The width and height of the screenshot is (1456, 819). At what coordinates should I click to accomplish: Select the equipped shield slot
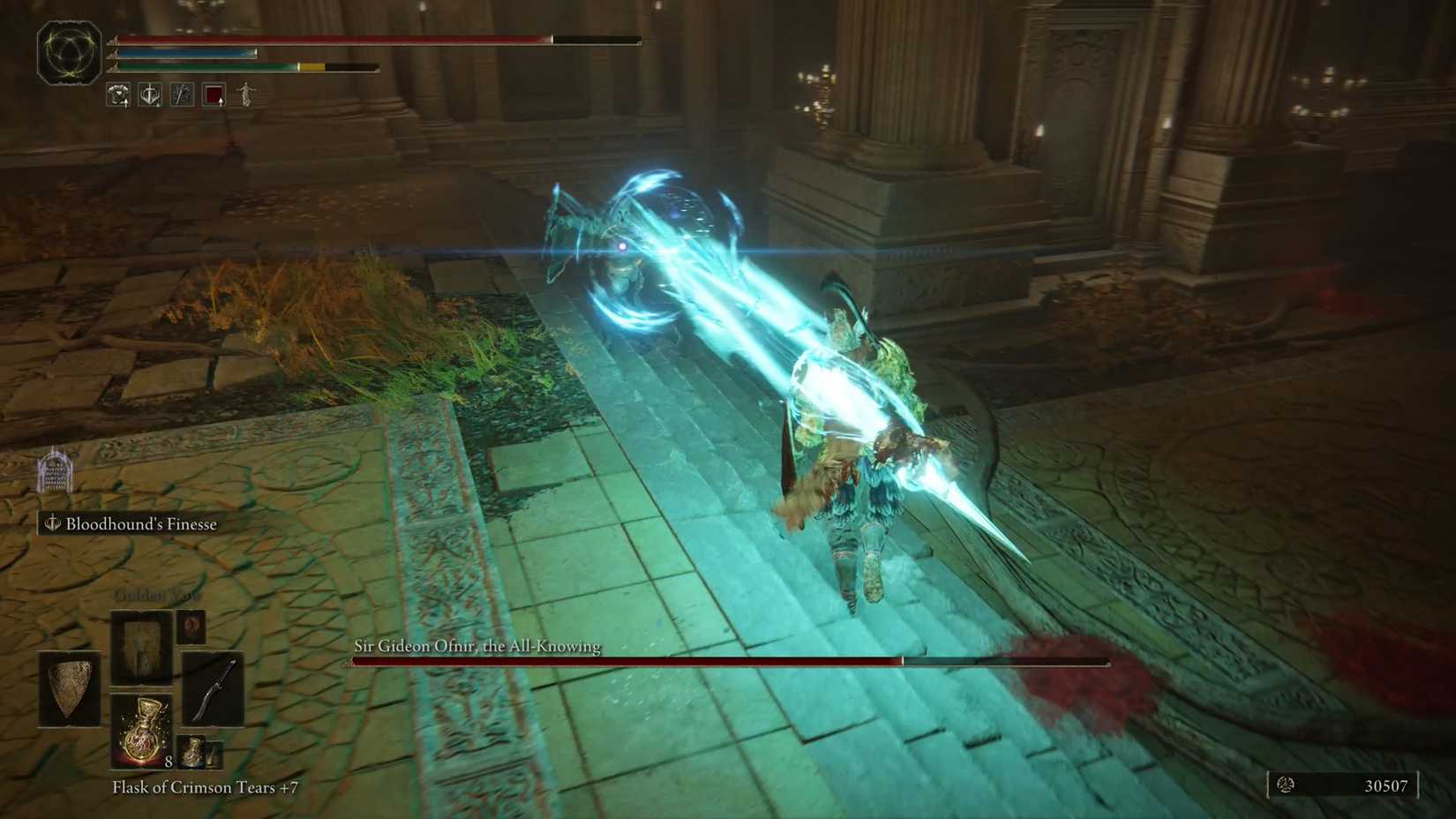coord(68,690)
